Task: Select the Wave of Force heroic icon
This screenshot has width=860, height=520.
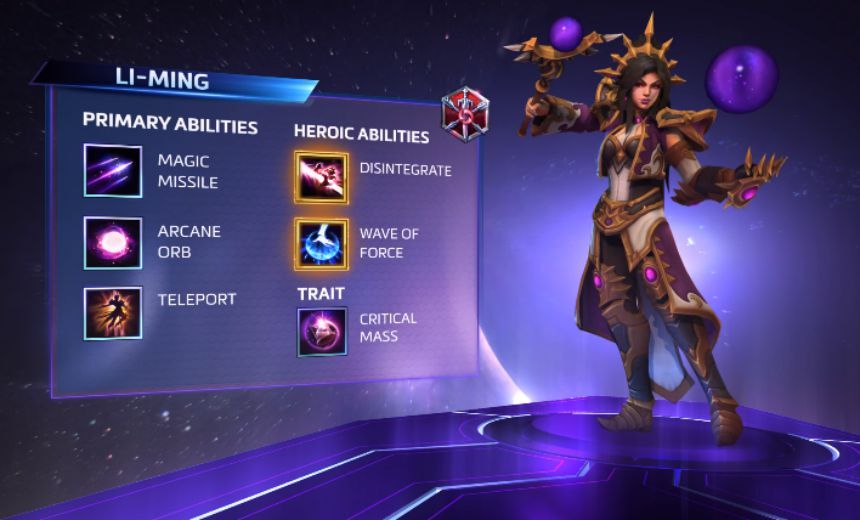Action: point(321,244)
